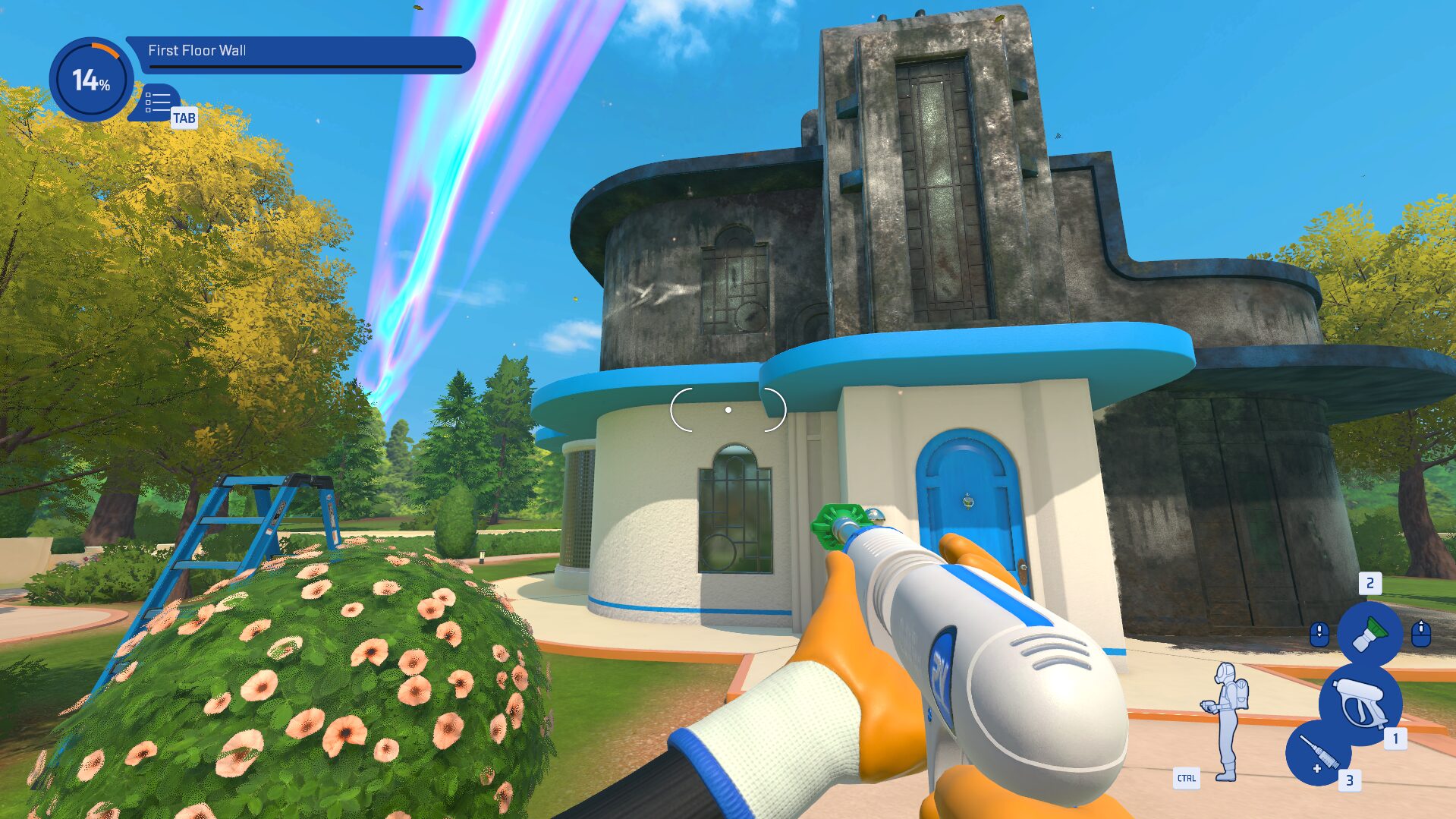This screenshot has width=1456, height=819.
Task: Click the center aiming reticle
Action: pyautogui.click(x=729, y=408)
